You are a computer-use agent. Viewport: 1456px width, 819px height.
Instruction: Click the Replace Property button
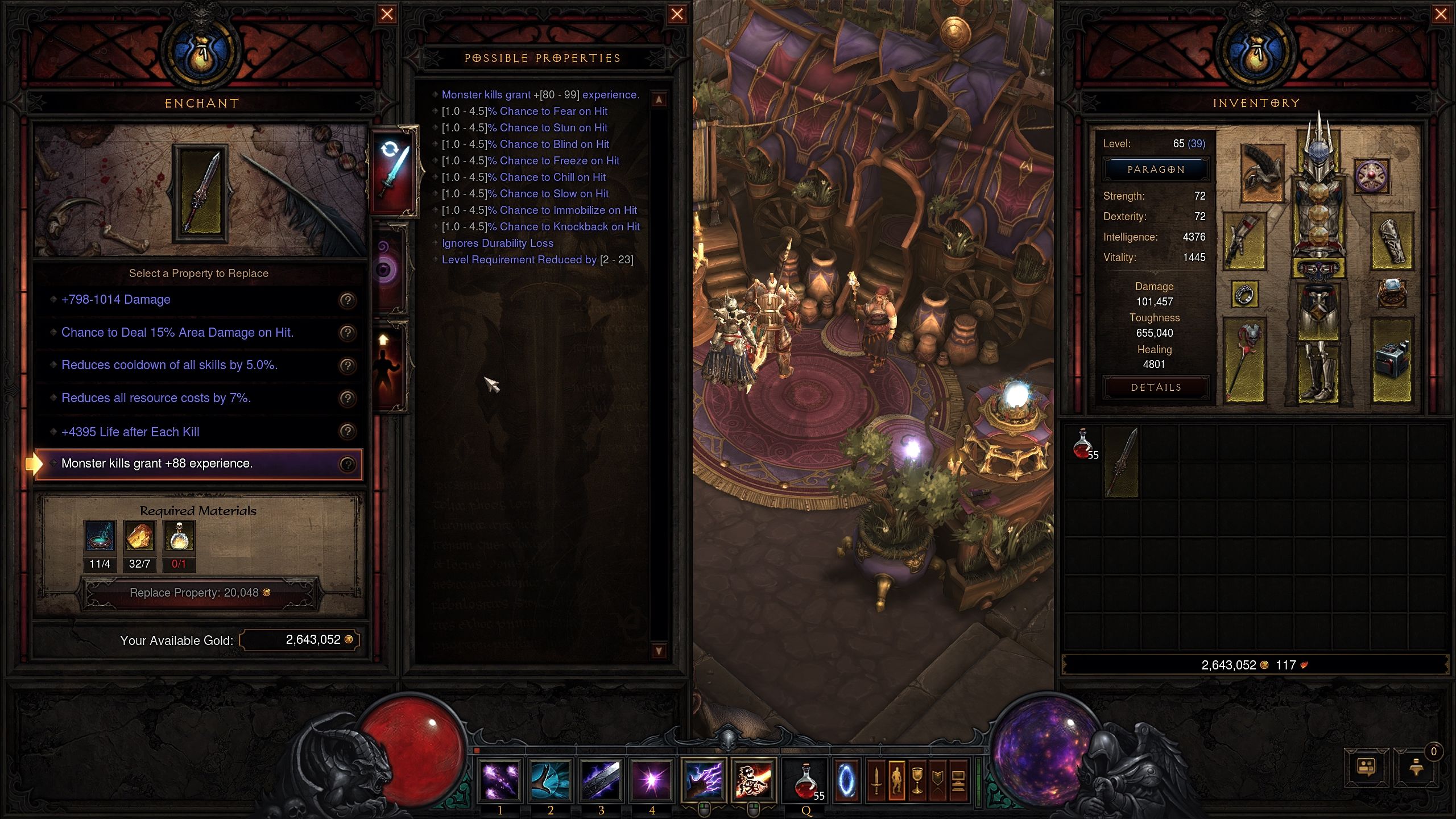click(199, 593)
